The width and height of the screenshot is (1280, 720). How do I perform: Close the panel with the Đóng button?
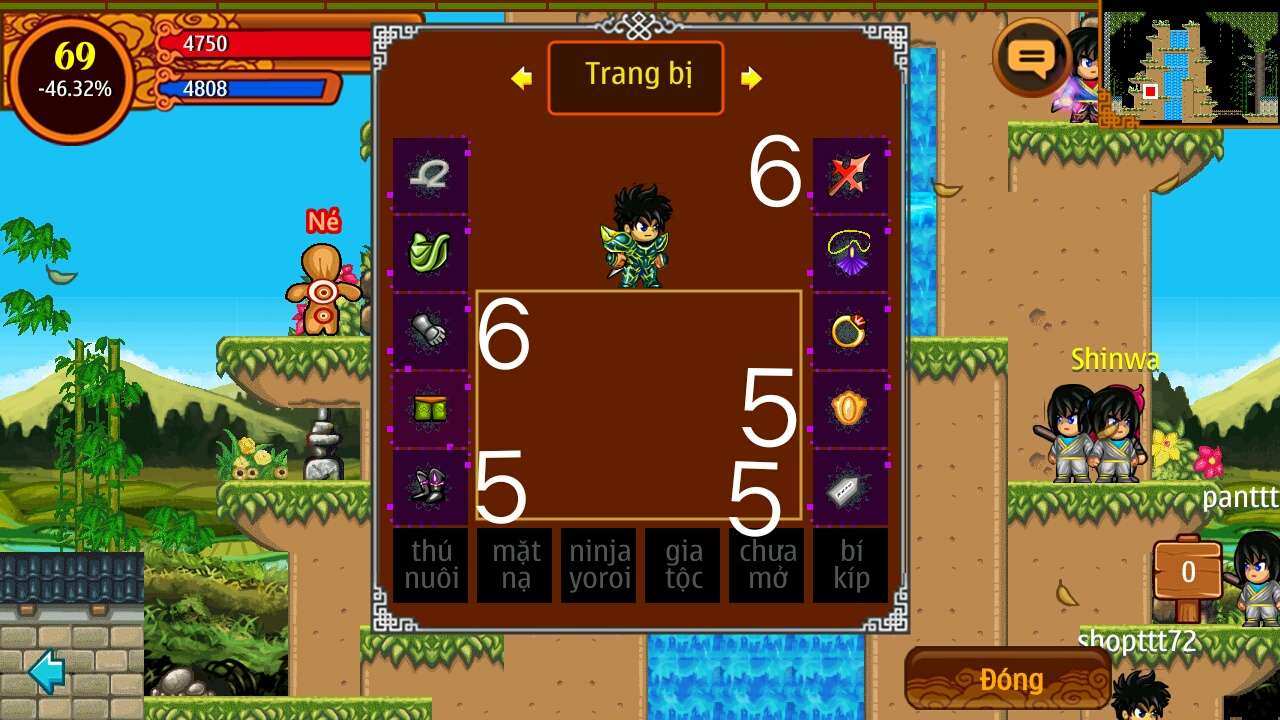(x=1008, y=679)
